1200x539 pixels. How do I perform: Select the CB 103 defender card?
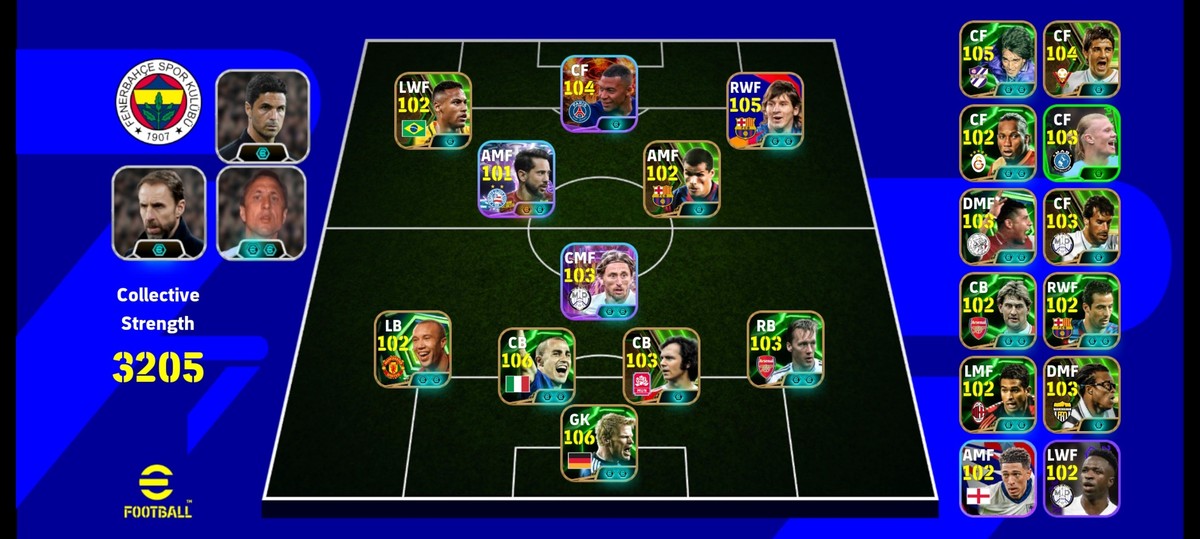660,366
